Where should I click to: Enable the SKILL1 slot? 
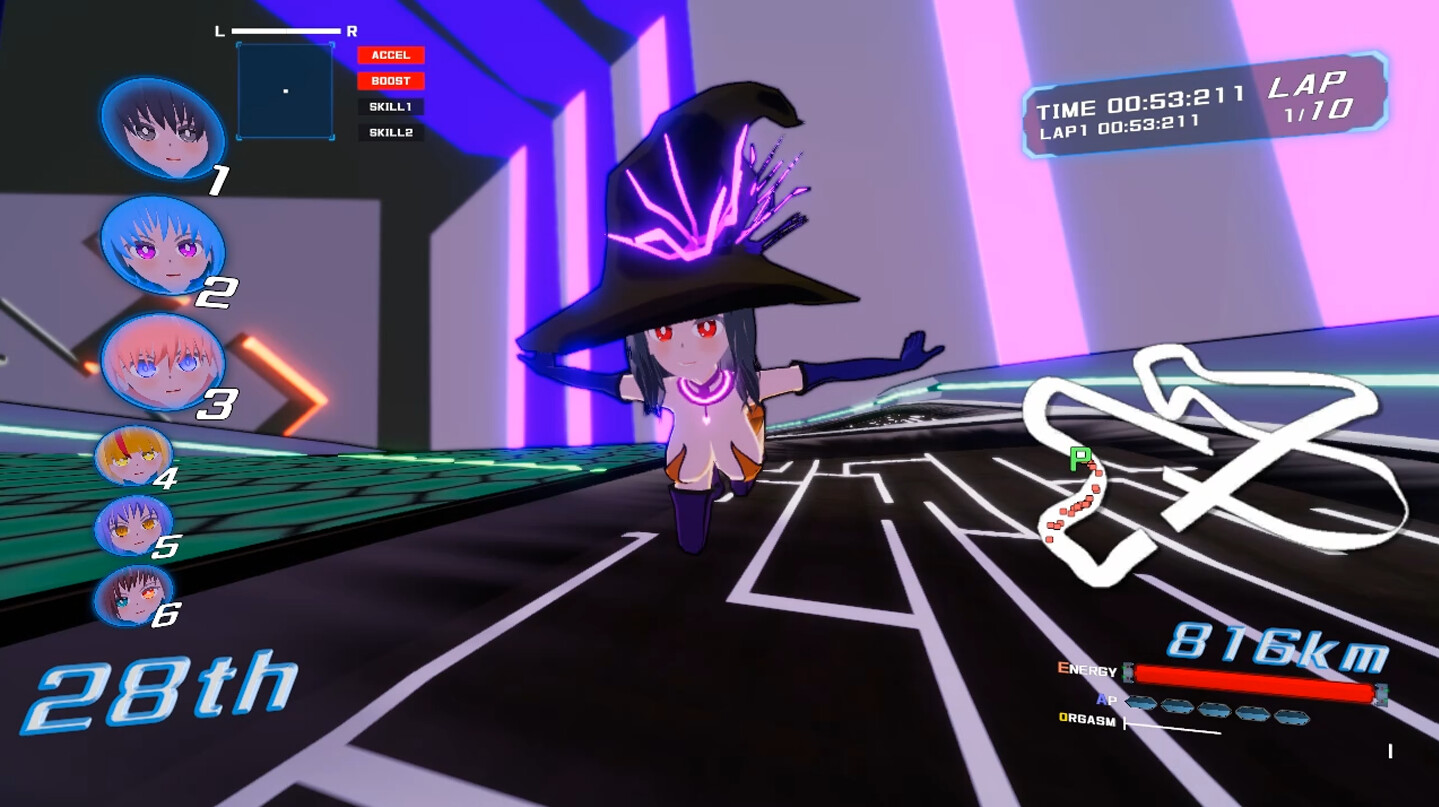coord(391,106)
